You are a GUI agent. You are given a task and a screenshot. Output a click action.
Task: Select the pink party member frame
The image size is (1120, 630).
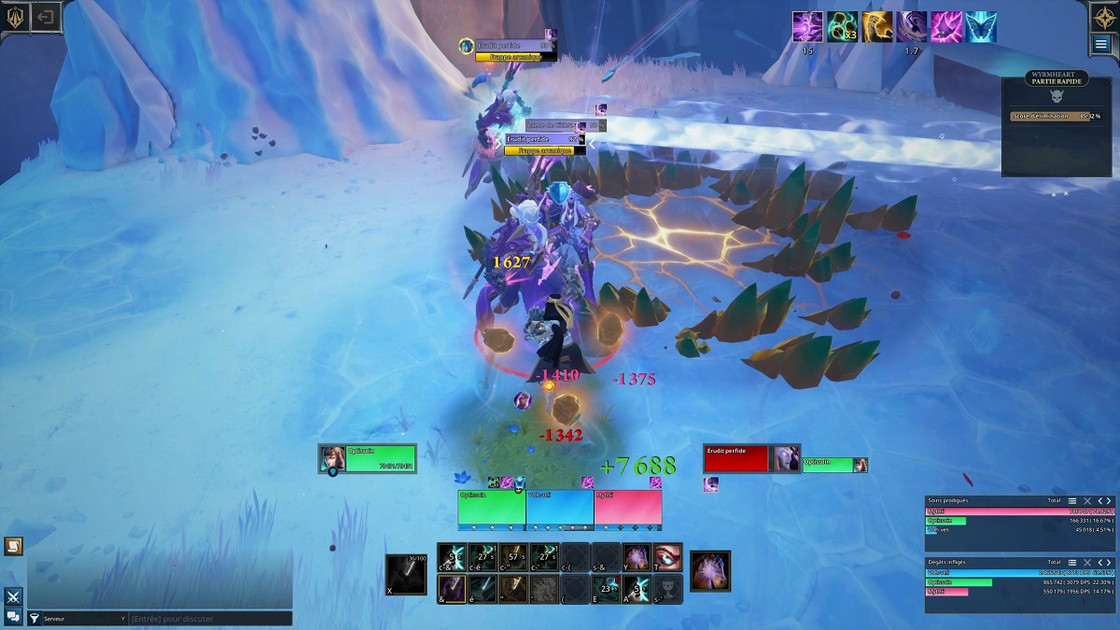(x=628, y=509)
